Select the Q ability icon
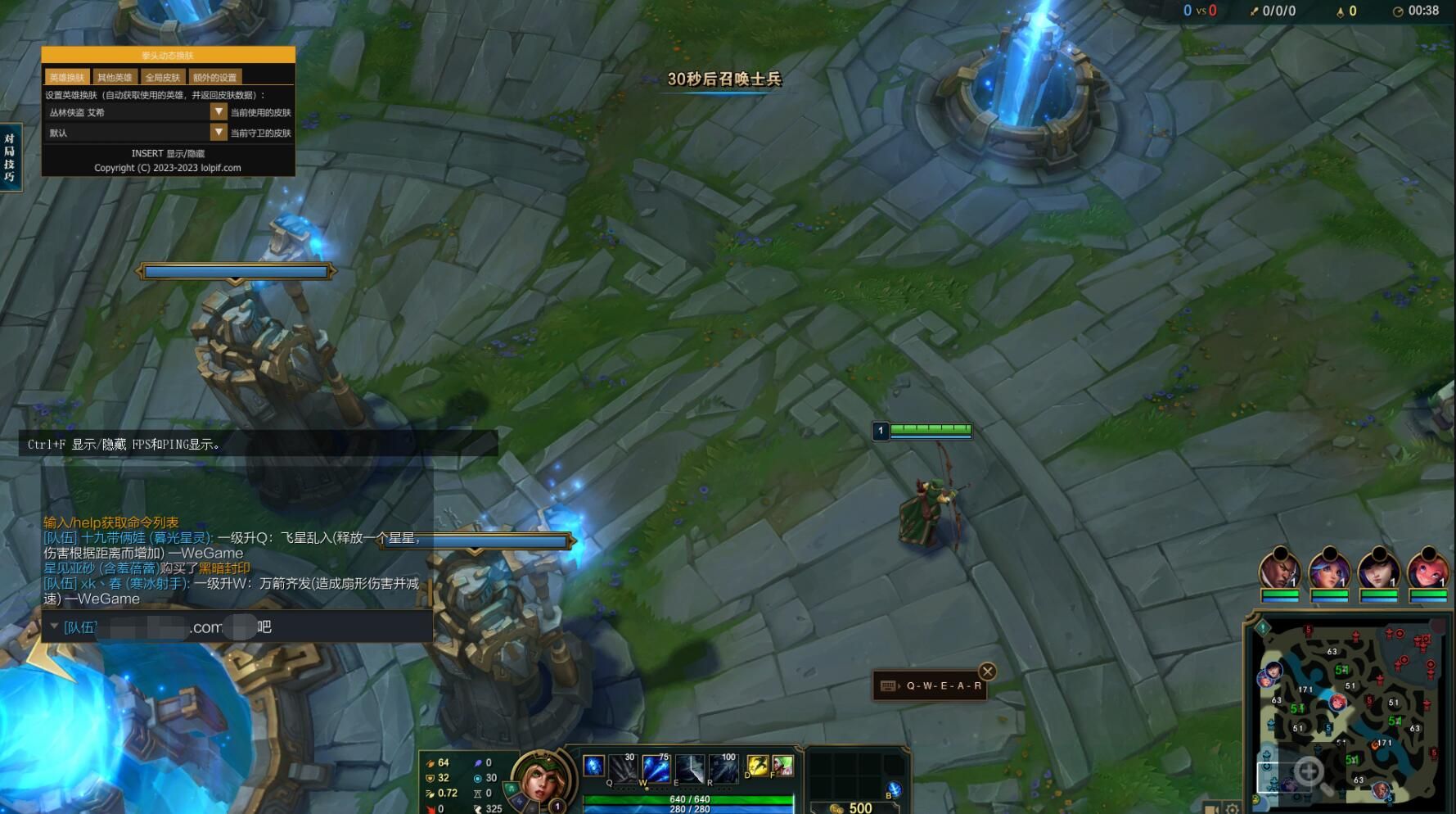Image resolution: width=1456 pixels, height=814 pixels. [623, 768]
